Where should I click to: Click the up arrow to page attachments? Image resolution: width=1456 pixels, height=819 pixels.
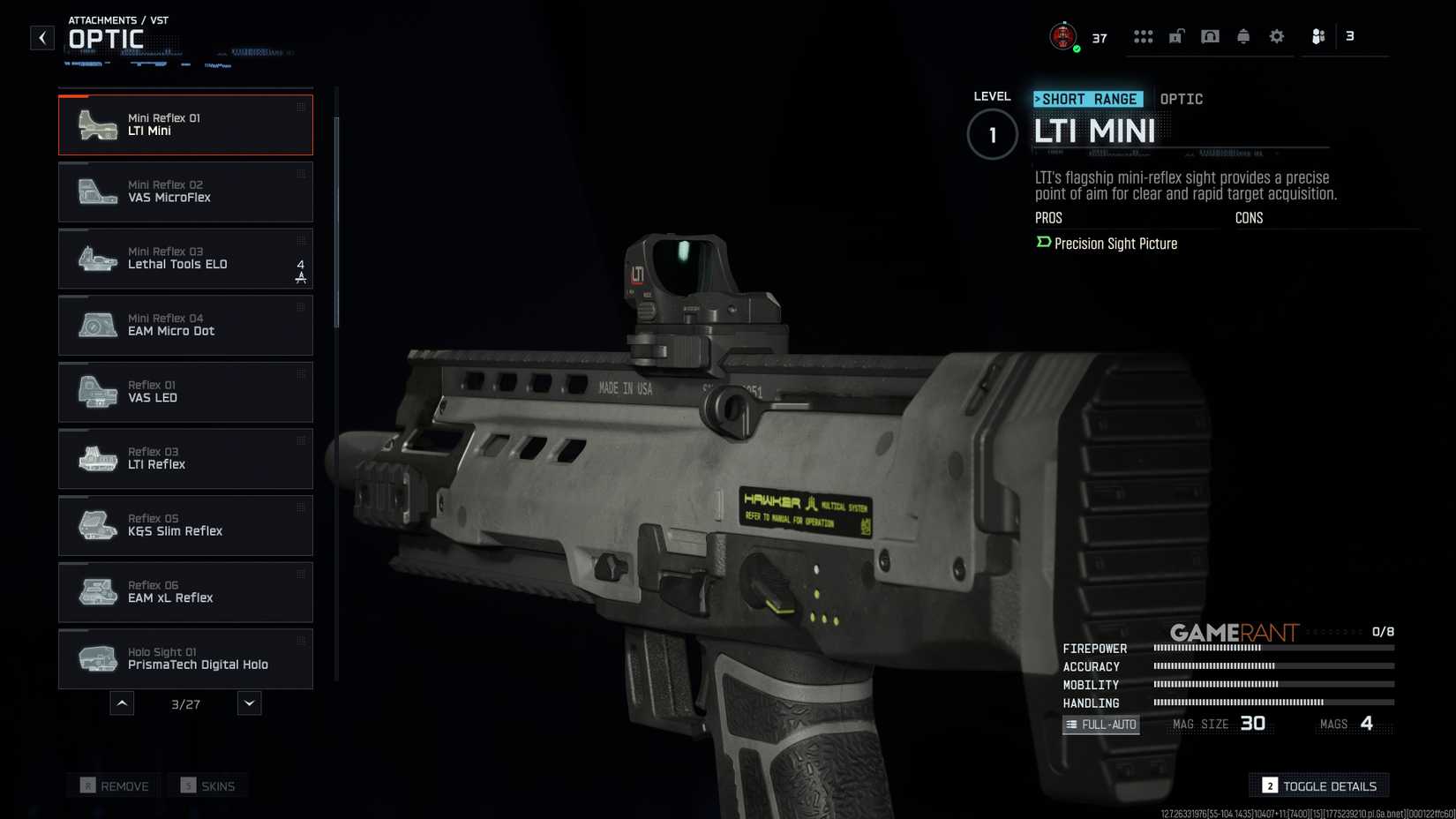pos(122,703)
